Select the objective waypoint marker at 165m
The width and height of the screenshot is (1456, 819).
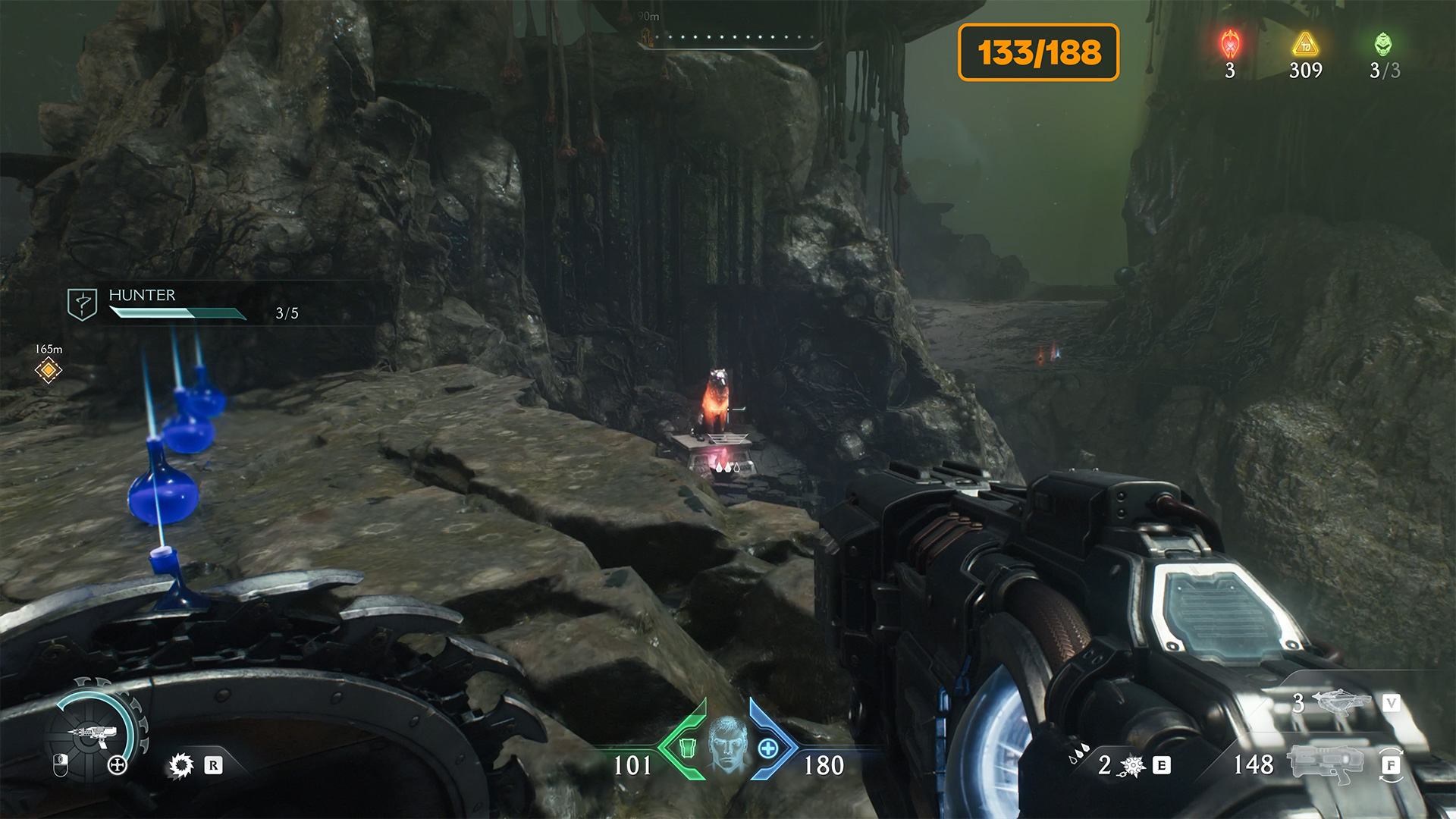49,370
